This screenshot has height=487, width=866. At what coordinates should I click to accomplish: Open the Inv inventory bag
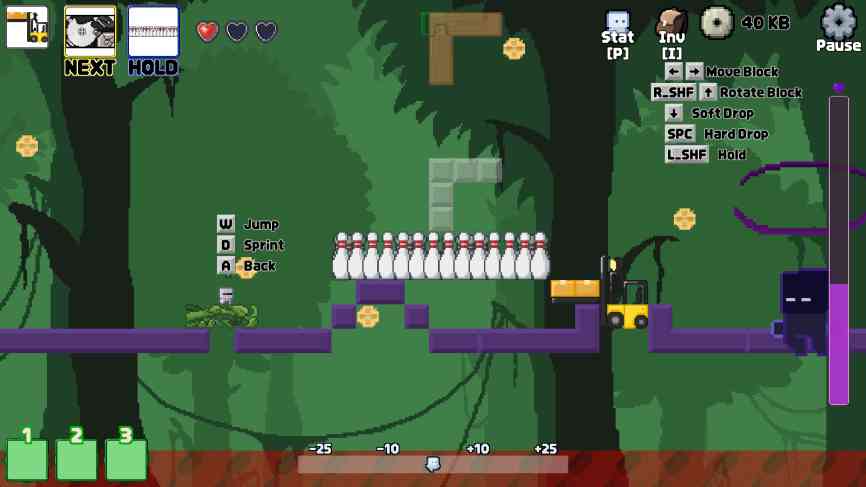coord(671,23)
